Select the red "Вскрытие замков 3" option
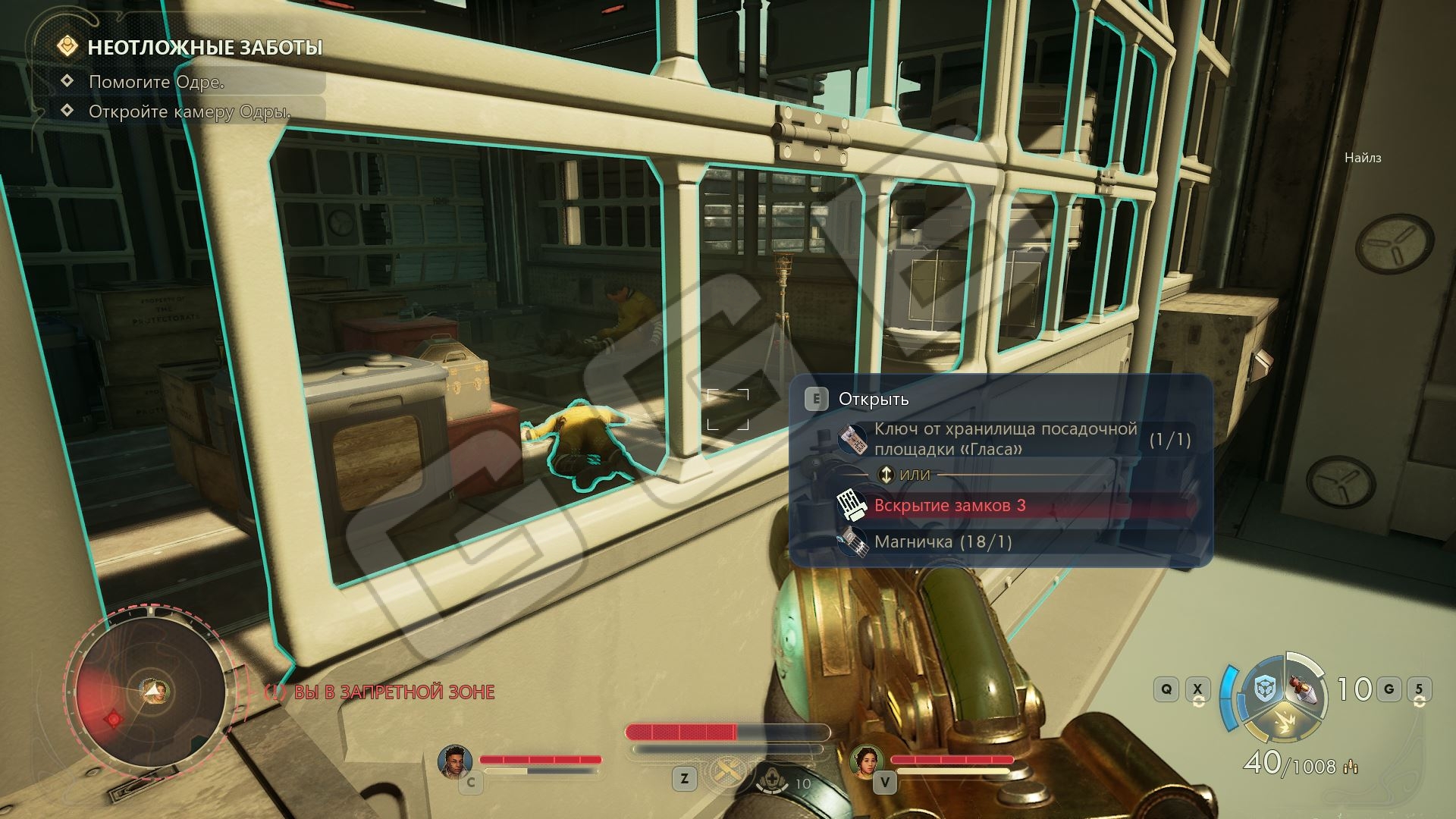This screenshot has width=1456, height=819. coord(949,506)
